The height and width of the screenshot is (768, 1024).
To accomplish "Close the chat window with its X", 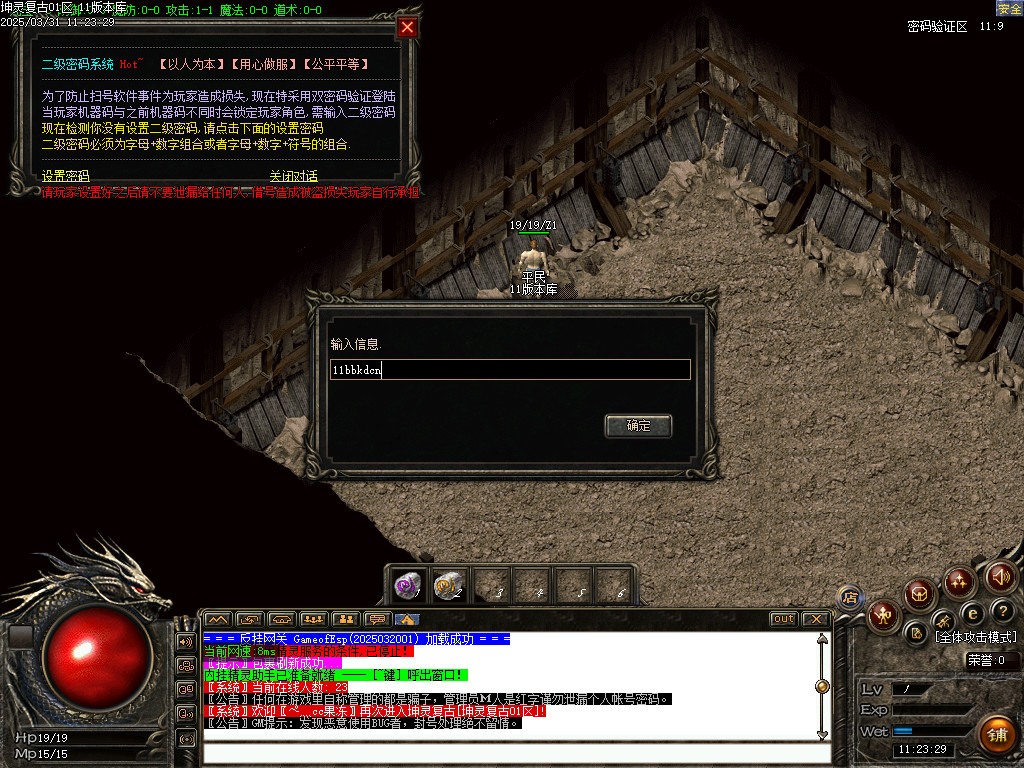I will (x=815, y=619).
